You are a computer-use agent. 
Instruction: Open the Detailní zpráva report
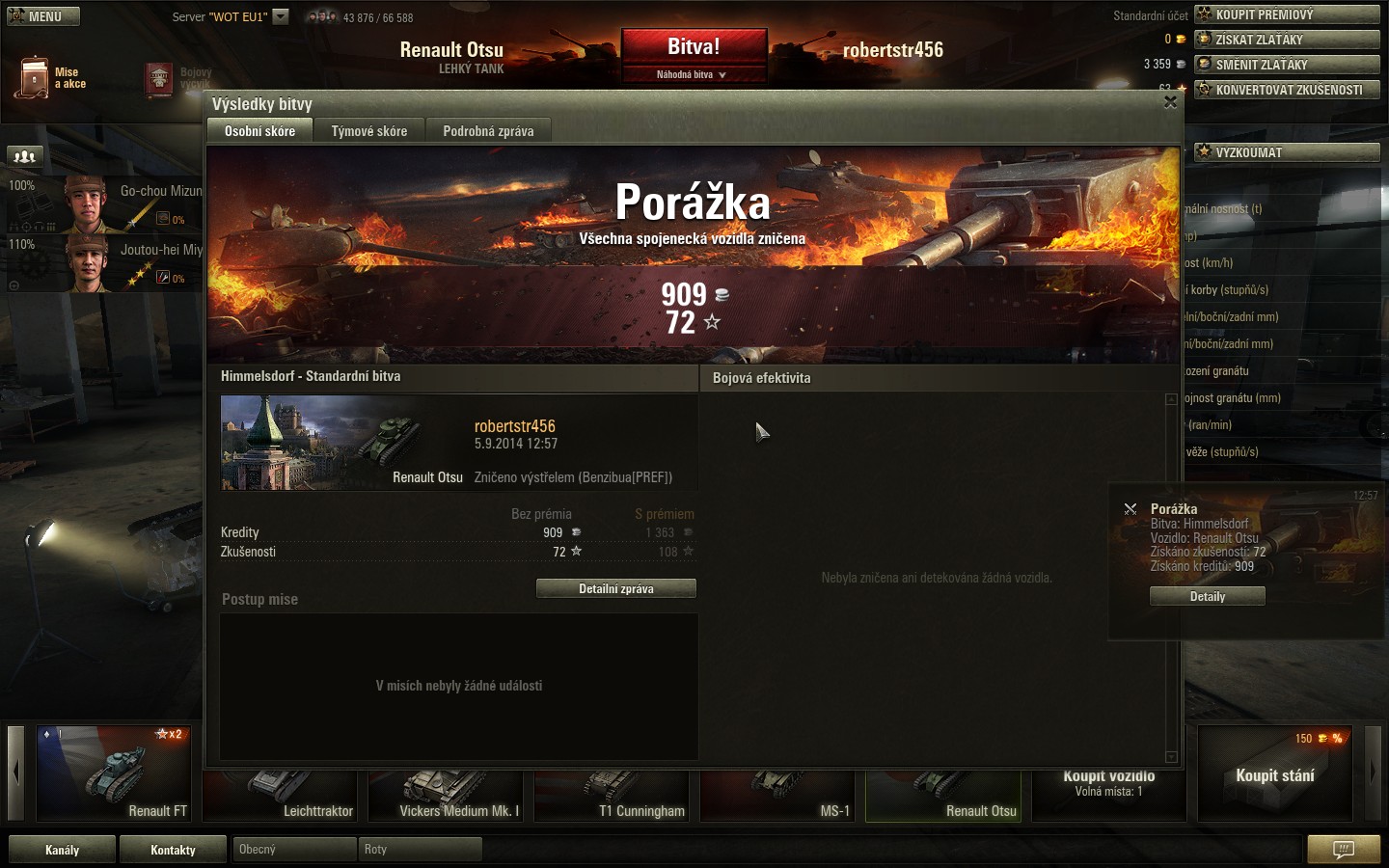615,588
